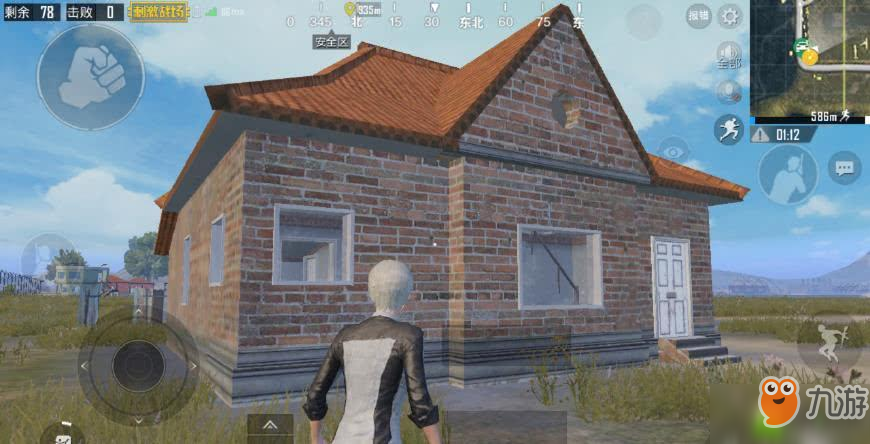Expand the bottom up-arrow panel

click(x=269, y=427)
